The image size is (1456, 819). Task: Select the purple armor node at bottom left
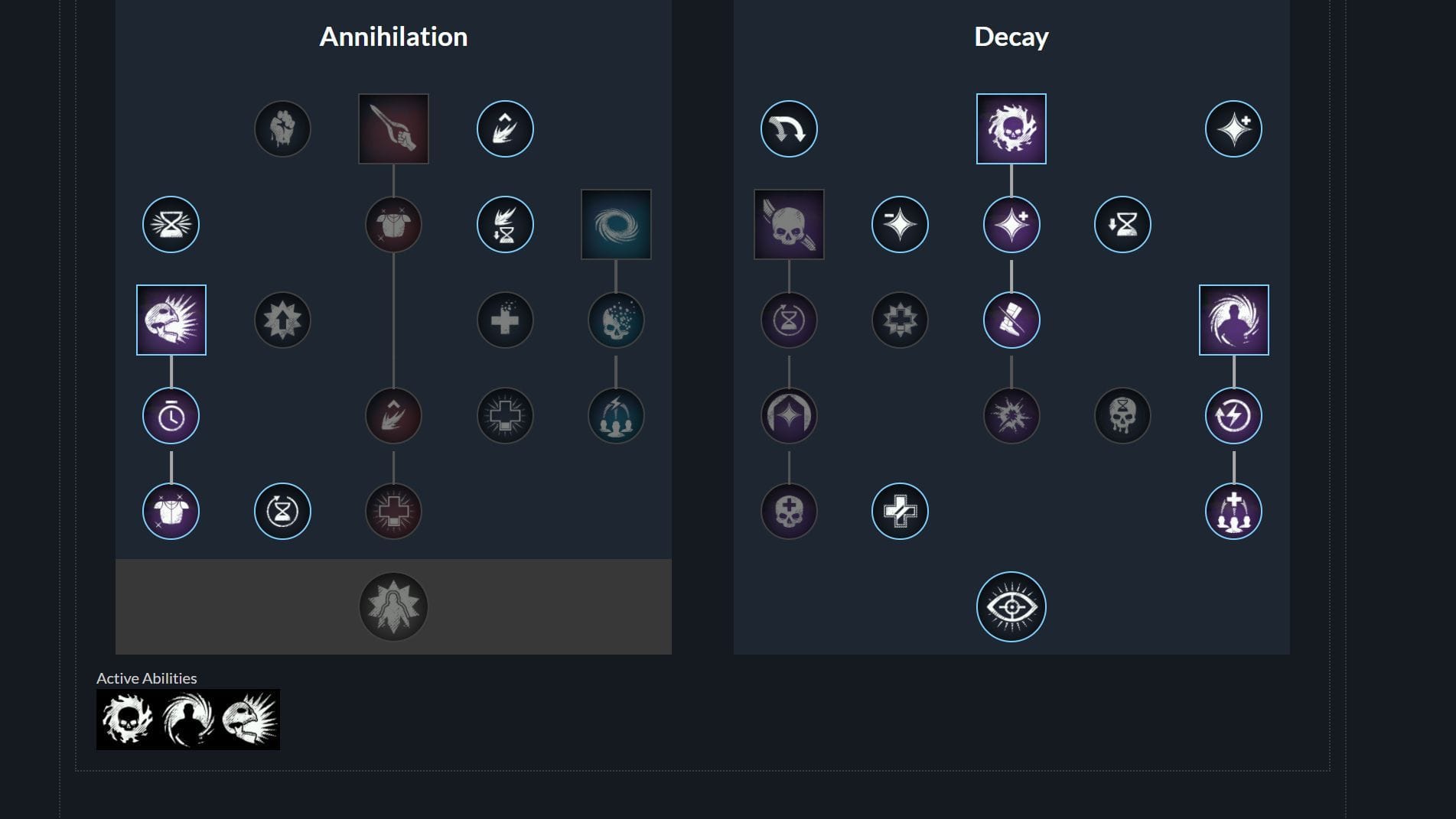pos(171,510)
